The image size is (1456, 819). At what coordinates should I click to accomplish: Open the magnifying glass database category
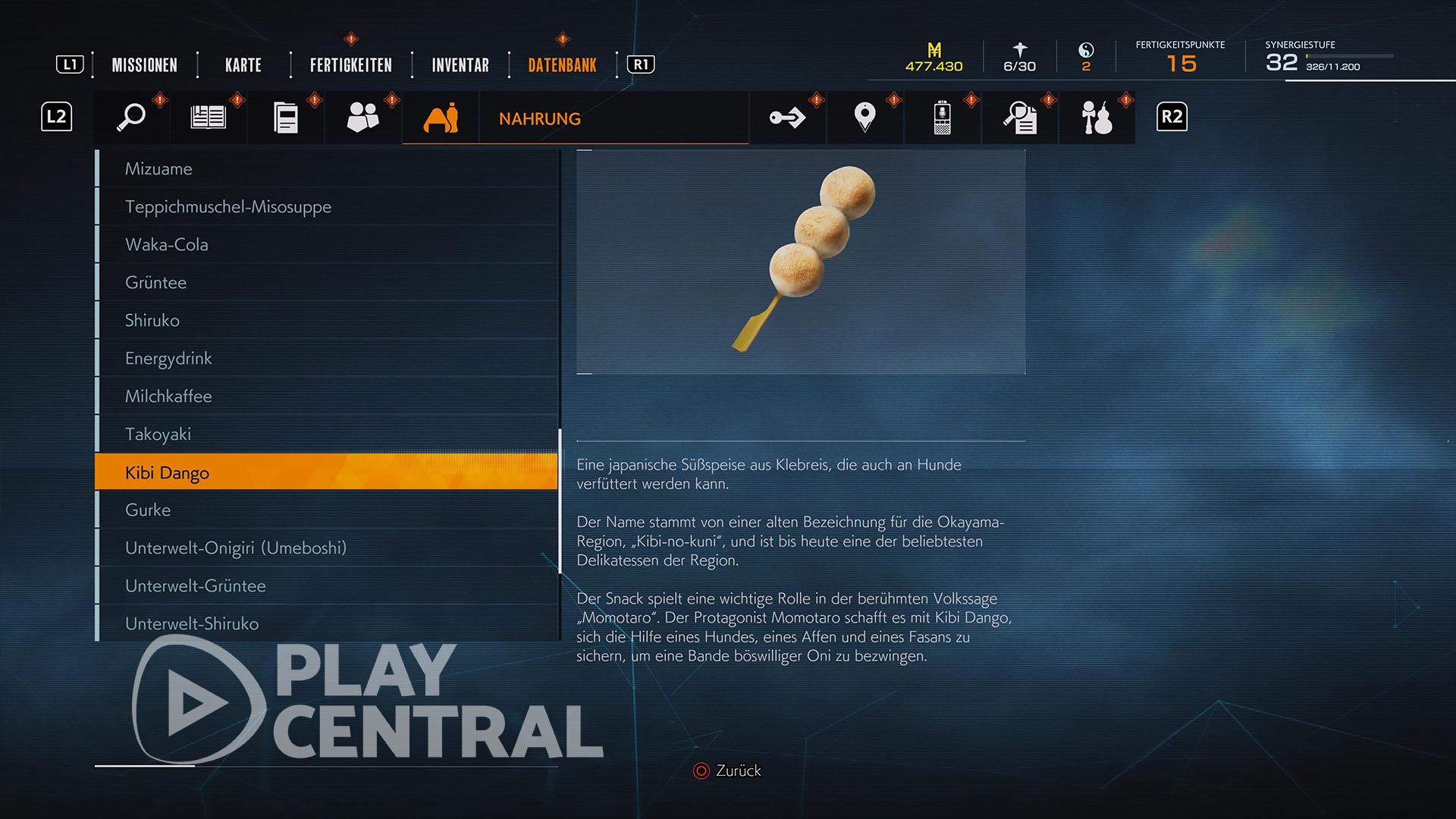131,118
